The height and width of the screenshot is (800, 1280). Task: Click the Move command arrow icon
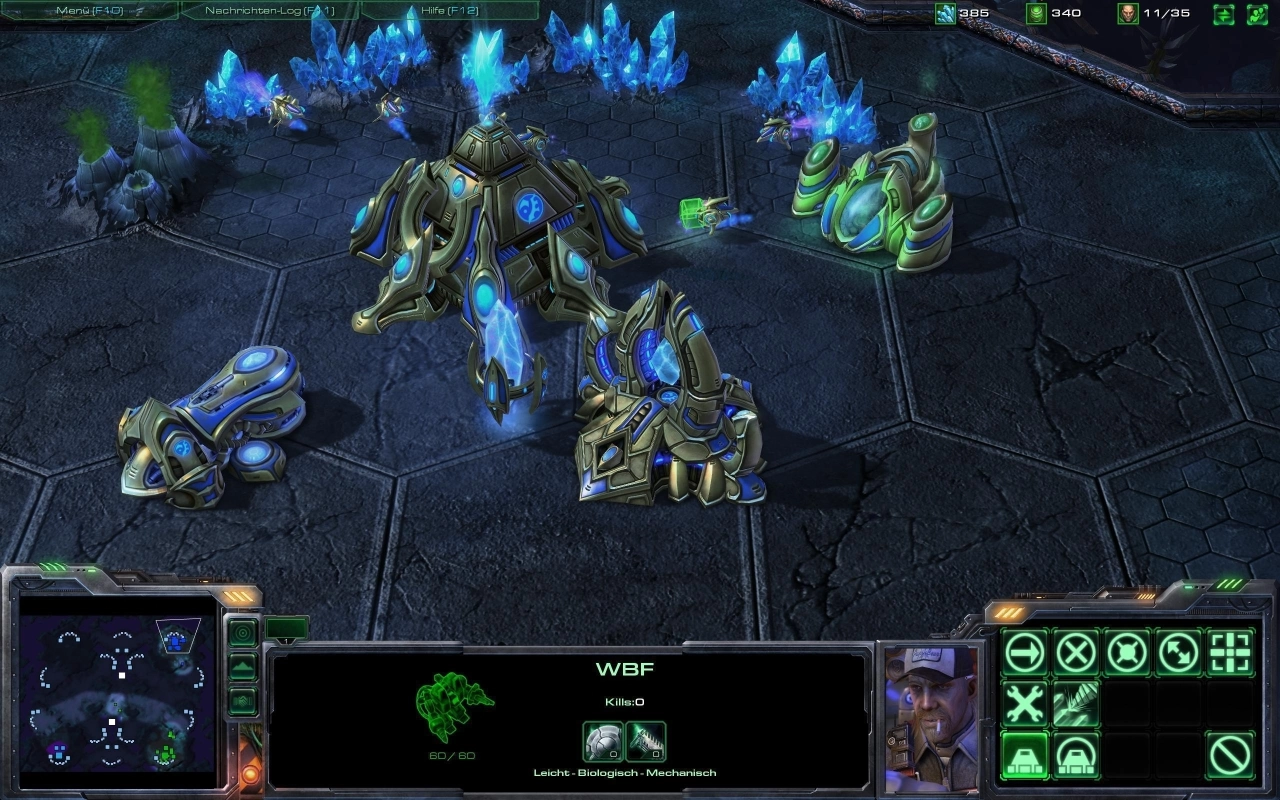coord(1025,653)
